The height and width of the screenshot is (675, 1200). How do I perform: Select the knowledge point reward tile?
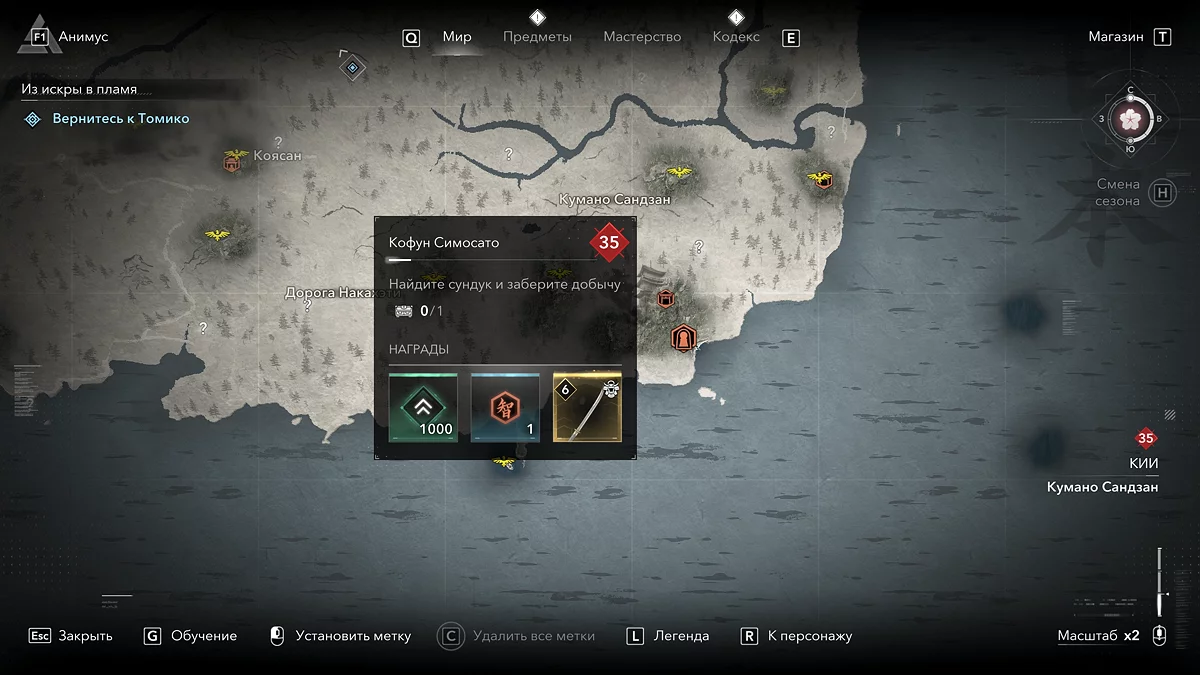click(x=505, y=408)
